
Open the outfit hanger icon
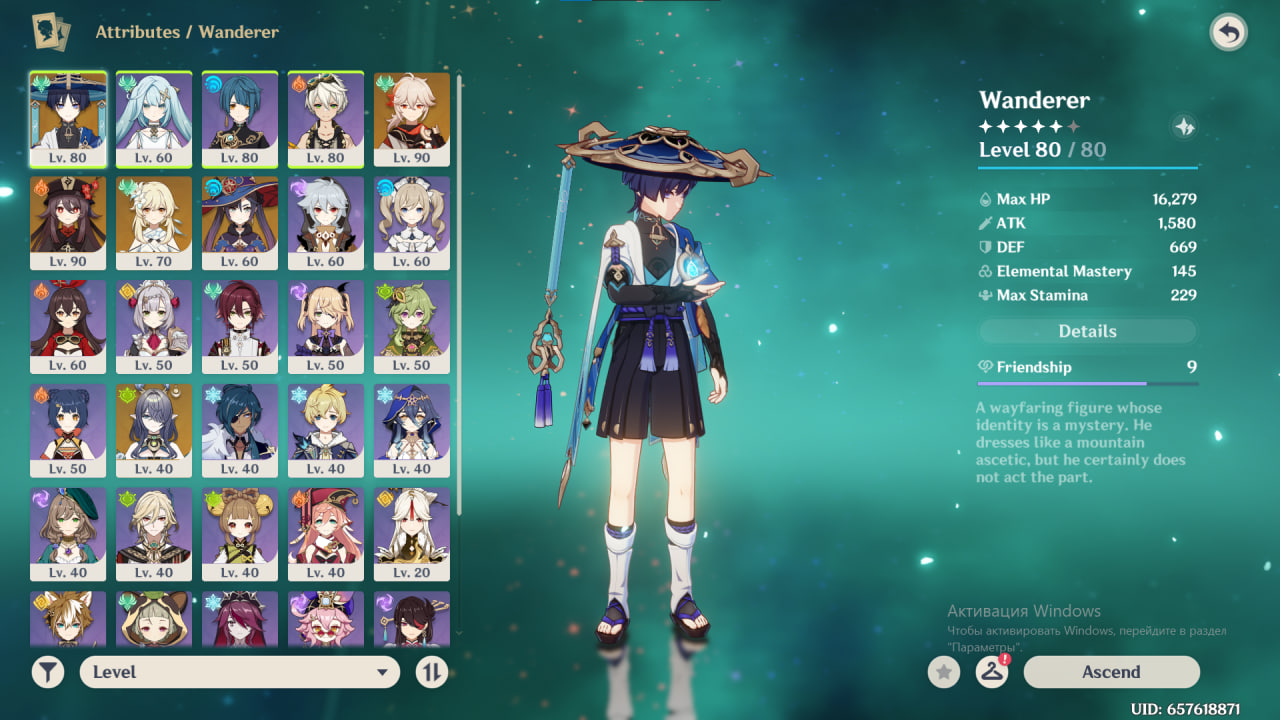click(991, 672)
